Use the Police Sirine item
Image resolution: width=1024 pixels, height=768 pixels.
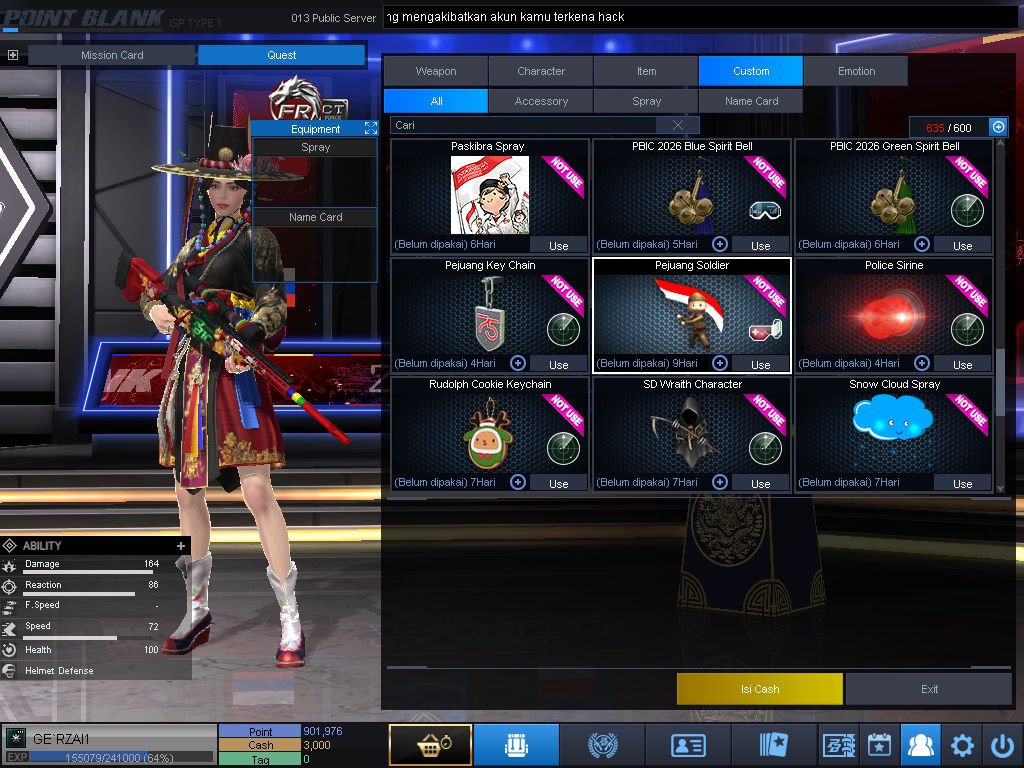962,364
